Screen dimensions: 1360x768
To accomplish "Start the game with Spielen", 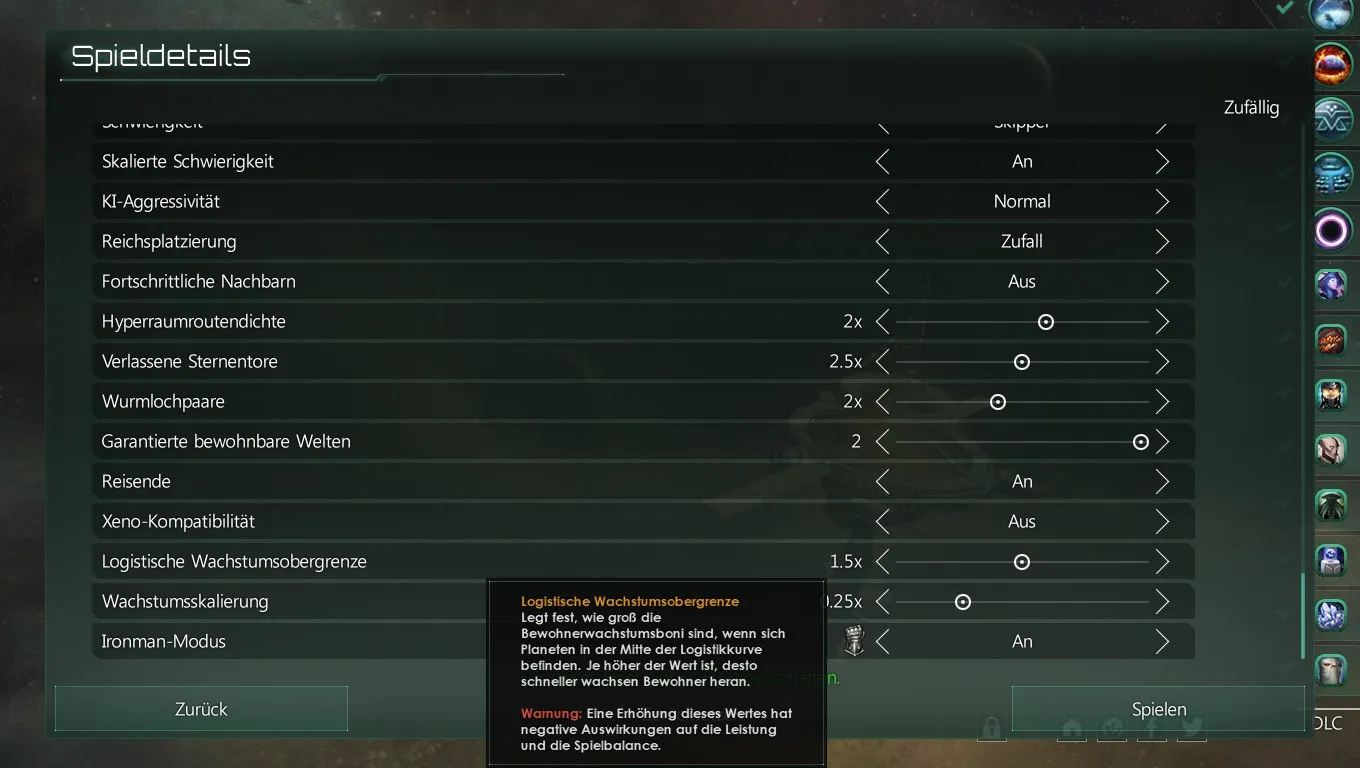I will click(x=1158, y=709).
